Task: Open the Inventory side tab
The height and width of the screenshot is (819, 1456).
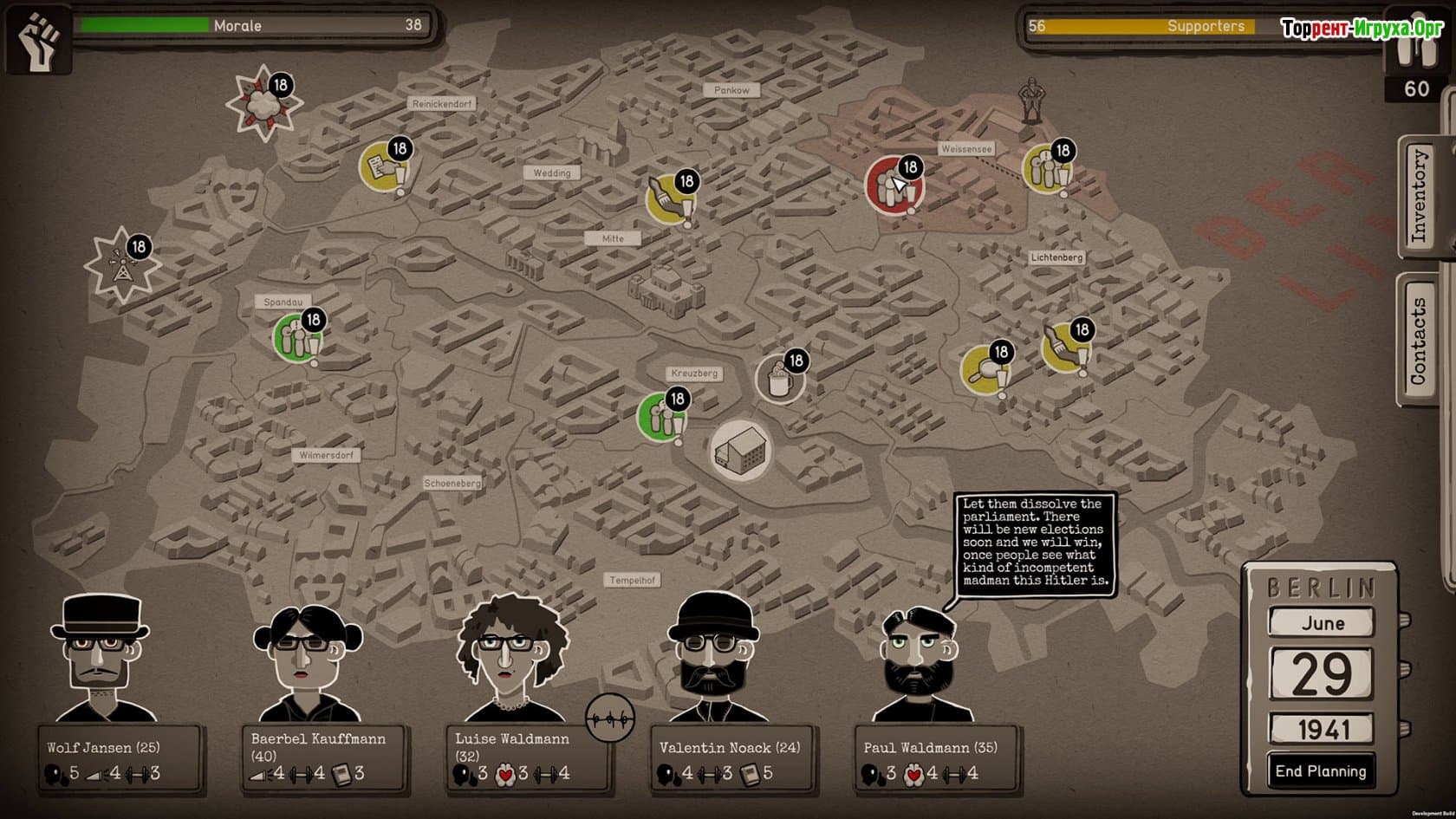Action: click(1419, 196)
